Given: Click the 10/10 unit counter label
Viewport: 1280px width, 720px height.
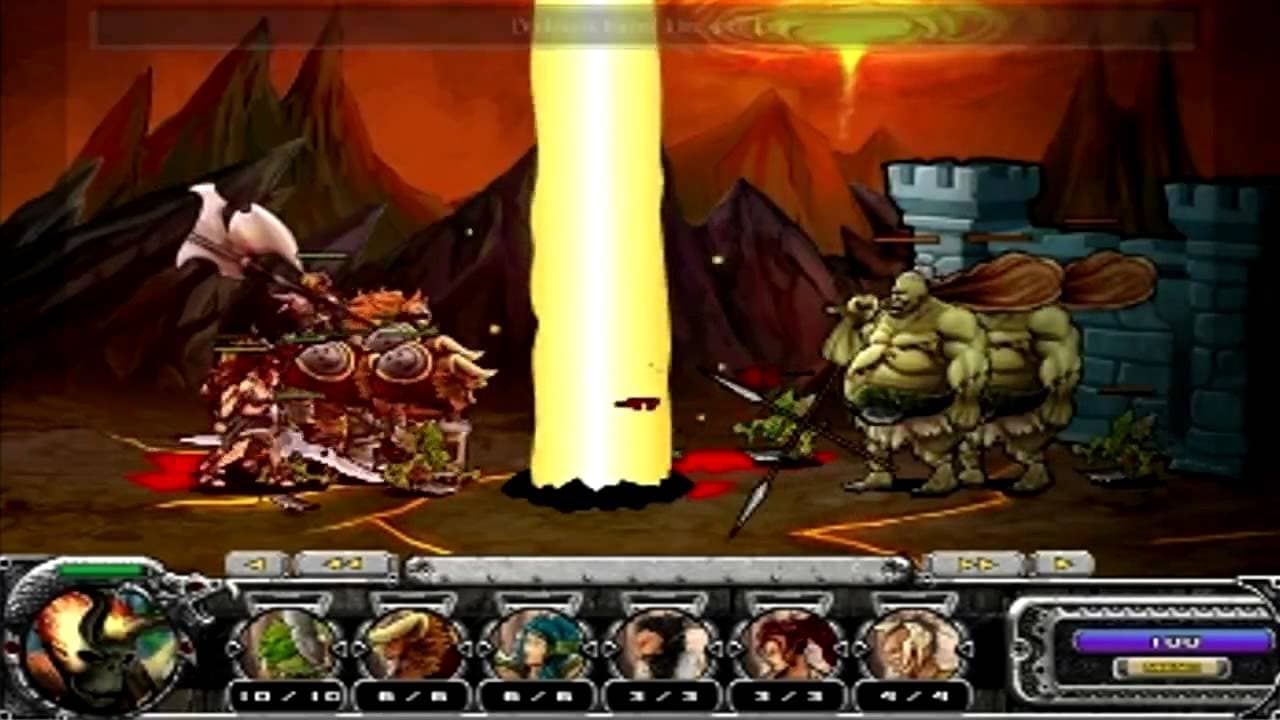Looking at the screenshot, I should pos(286,693).
